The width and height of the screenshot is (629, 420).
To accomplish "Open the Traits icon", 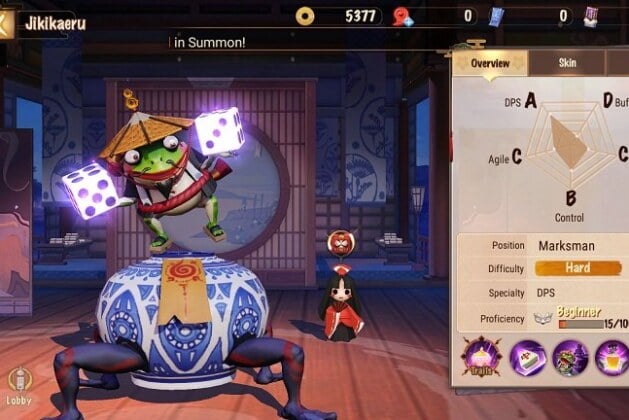I will point(480,358).
